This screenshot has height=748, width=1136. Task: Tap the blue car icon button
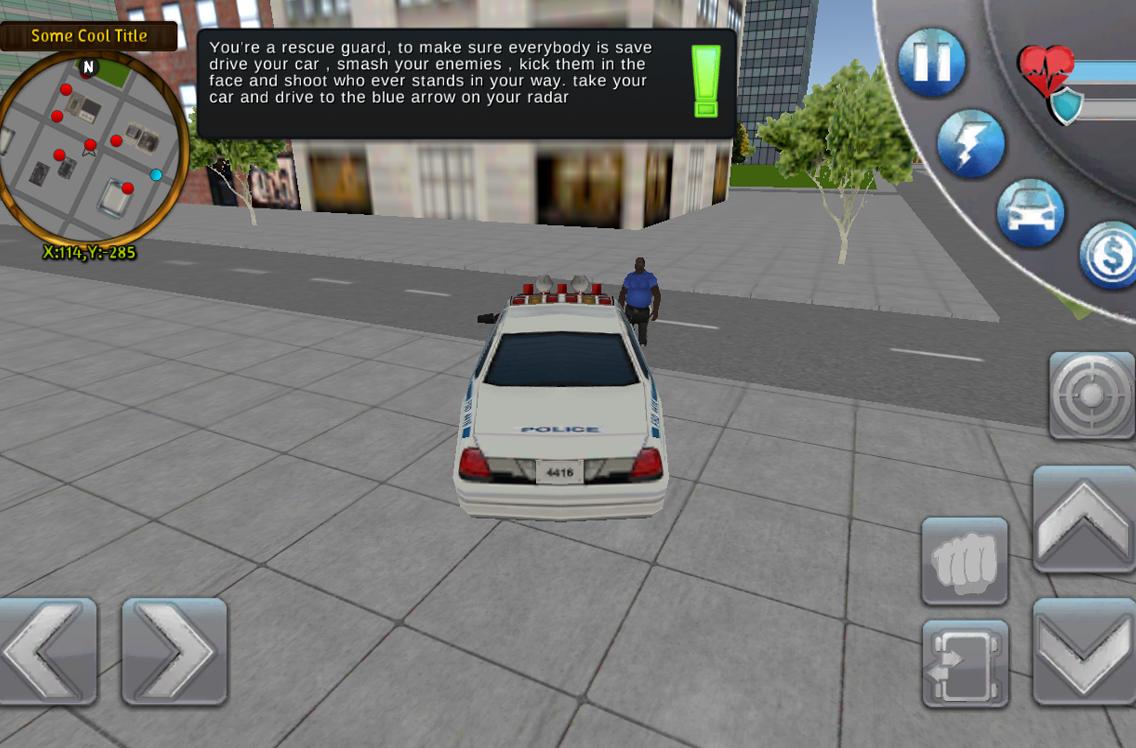tap(1030, 213)
